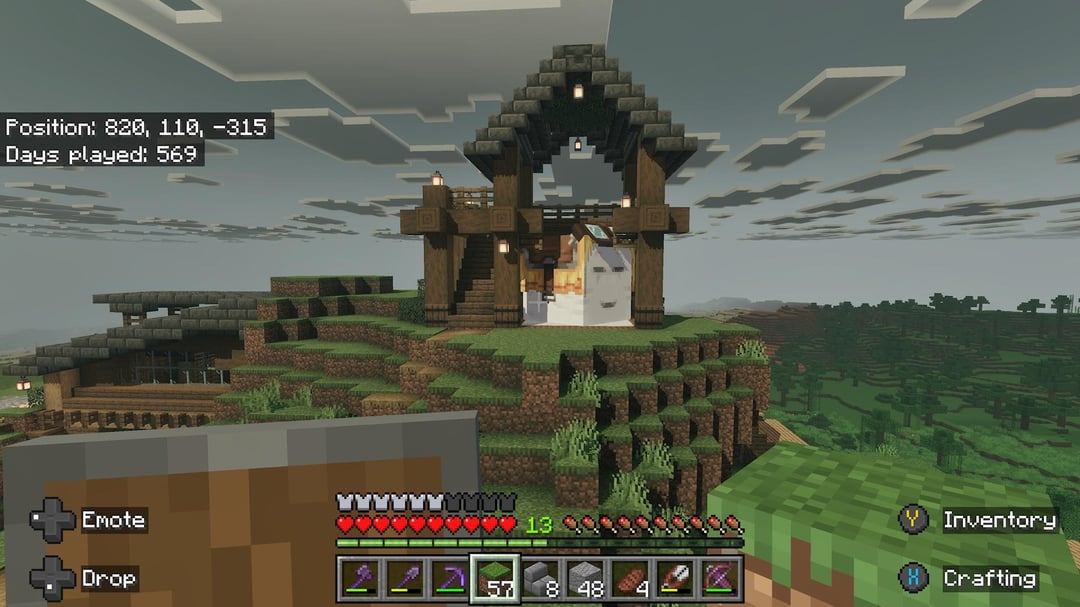Pick the stone stairs stack of 8
The height and width of the screenshot is (607, 1080).
point(541,578)
